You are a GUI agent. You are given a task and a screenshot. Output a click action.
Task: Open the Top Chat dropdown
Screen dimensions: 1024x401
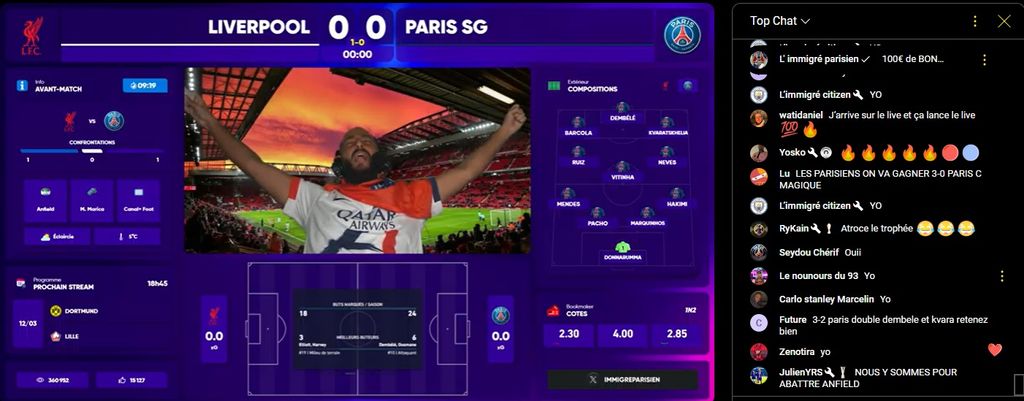point(780,21)
